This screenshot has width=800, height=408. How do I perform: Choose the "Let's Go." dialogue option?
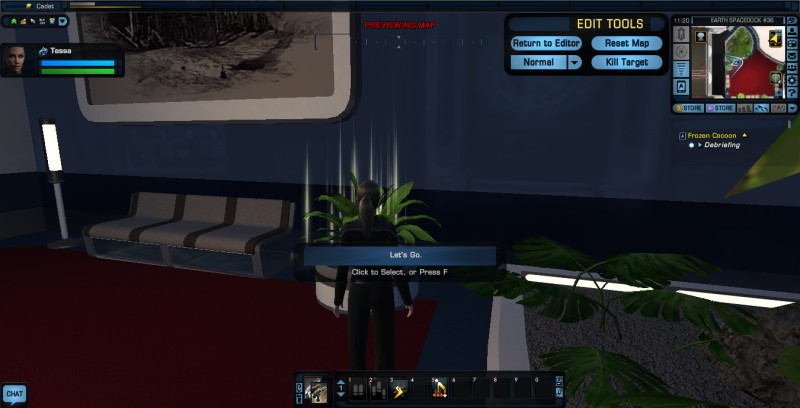coord(398,255)
